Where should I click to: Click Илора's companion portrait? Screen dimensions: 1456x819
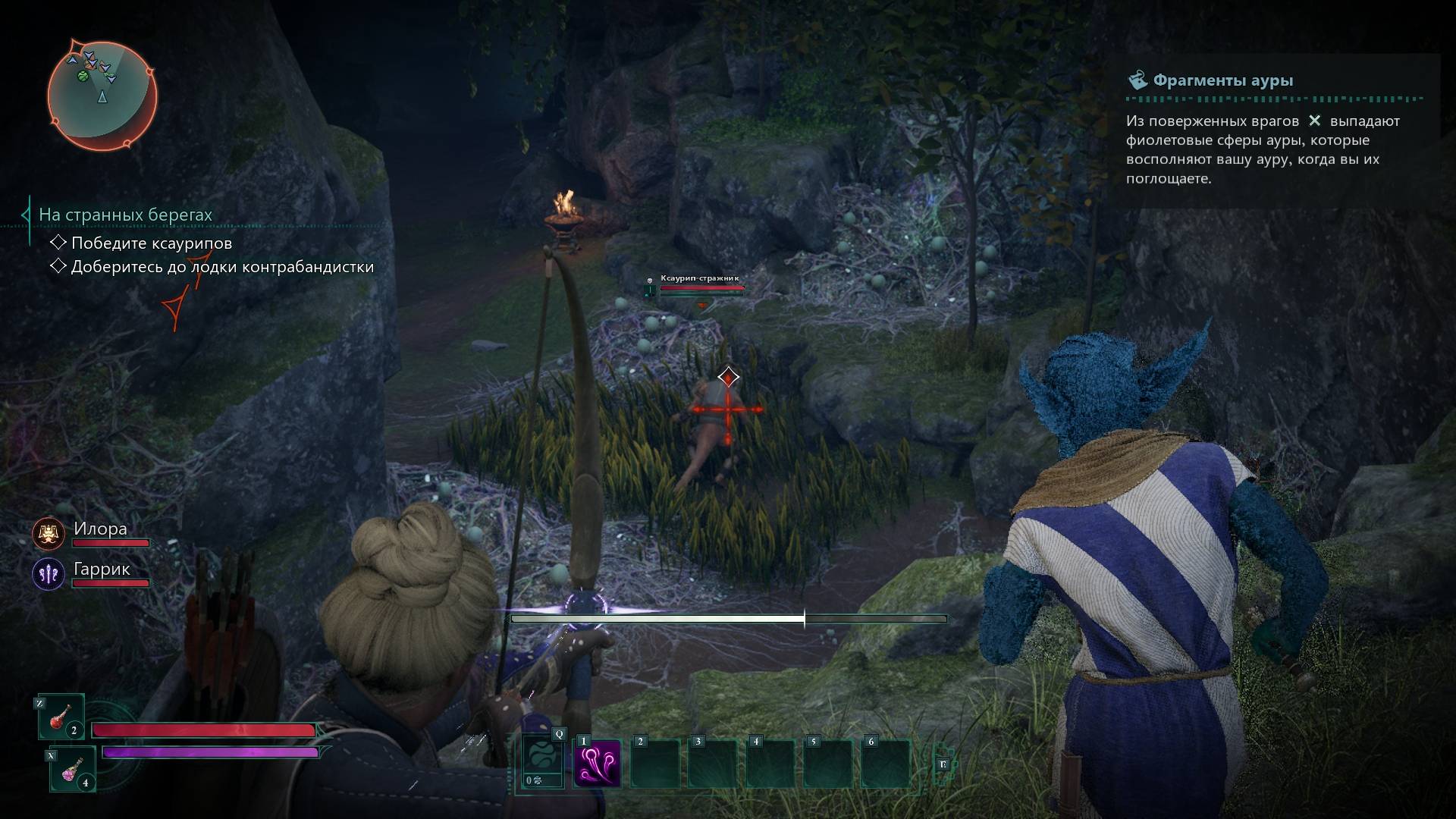tap(48, 534)
